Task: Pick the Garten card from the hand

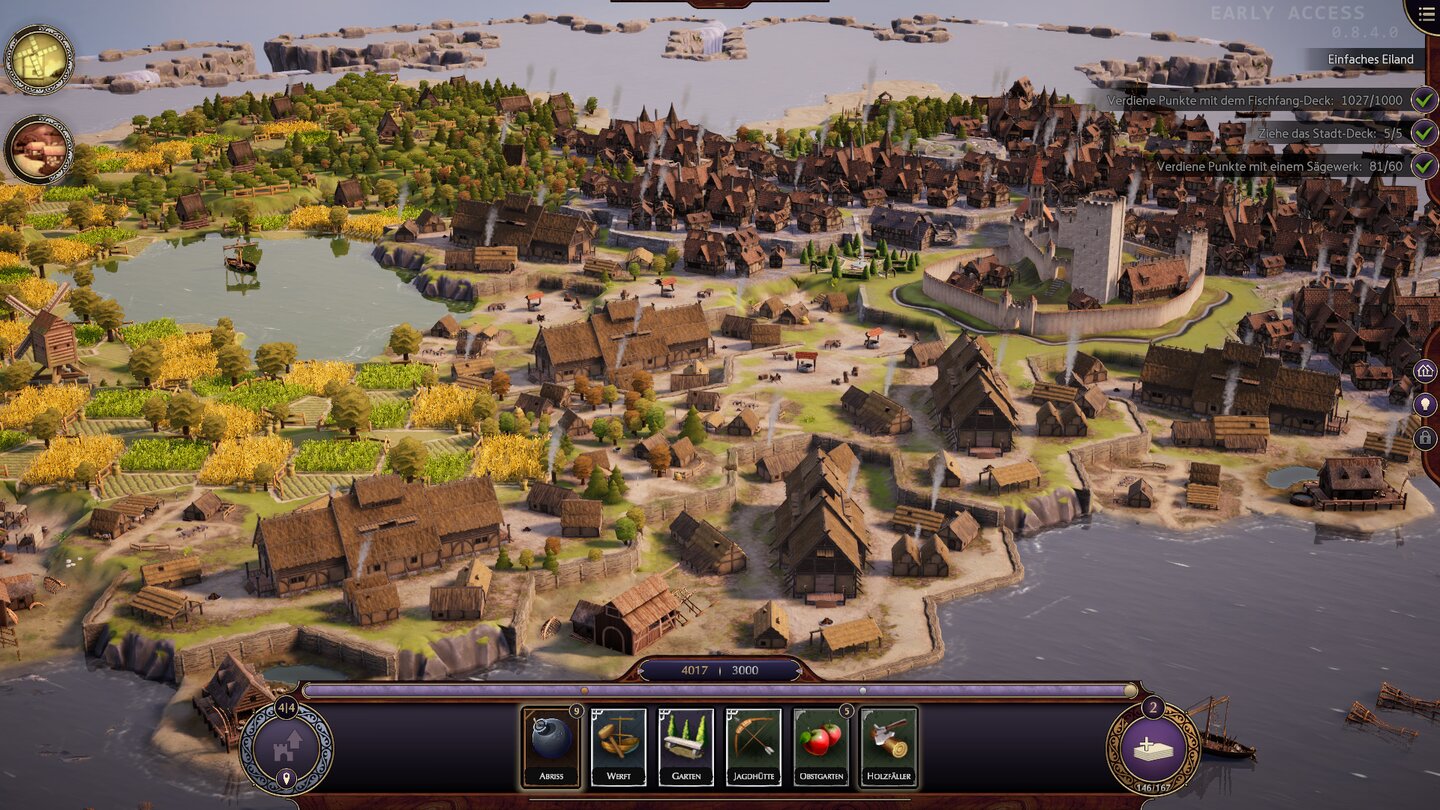Action: pyautogui.click(x=686, y=746)
